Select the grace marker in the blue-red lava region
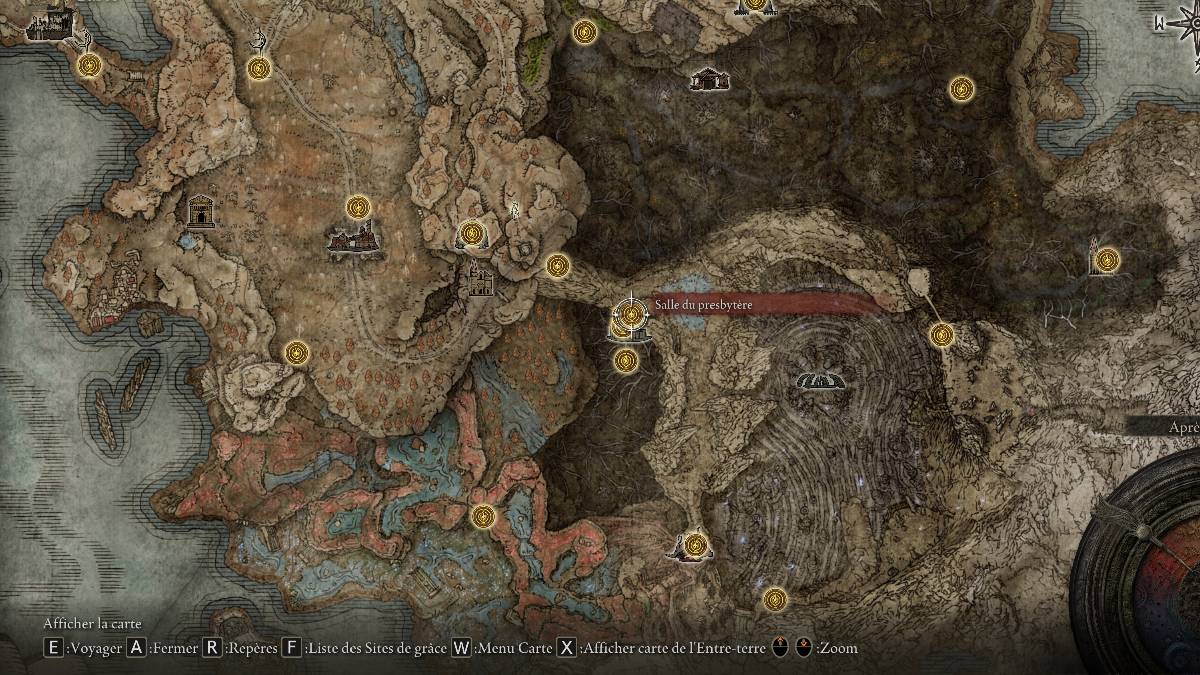The image size is (1200, 675). (x=483, y=517)
